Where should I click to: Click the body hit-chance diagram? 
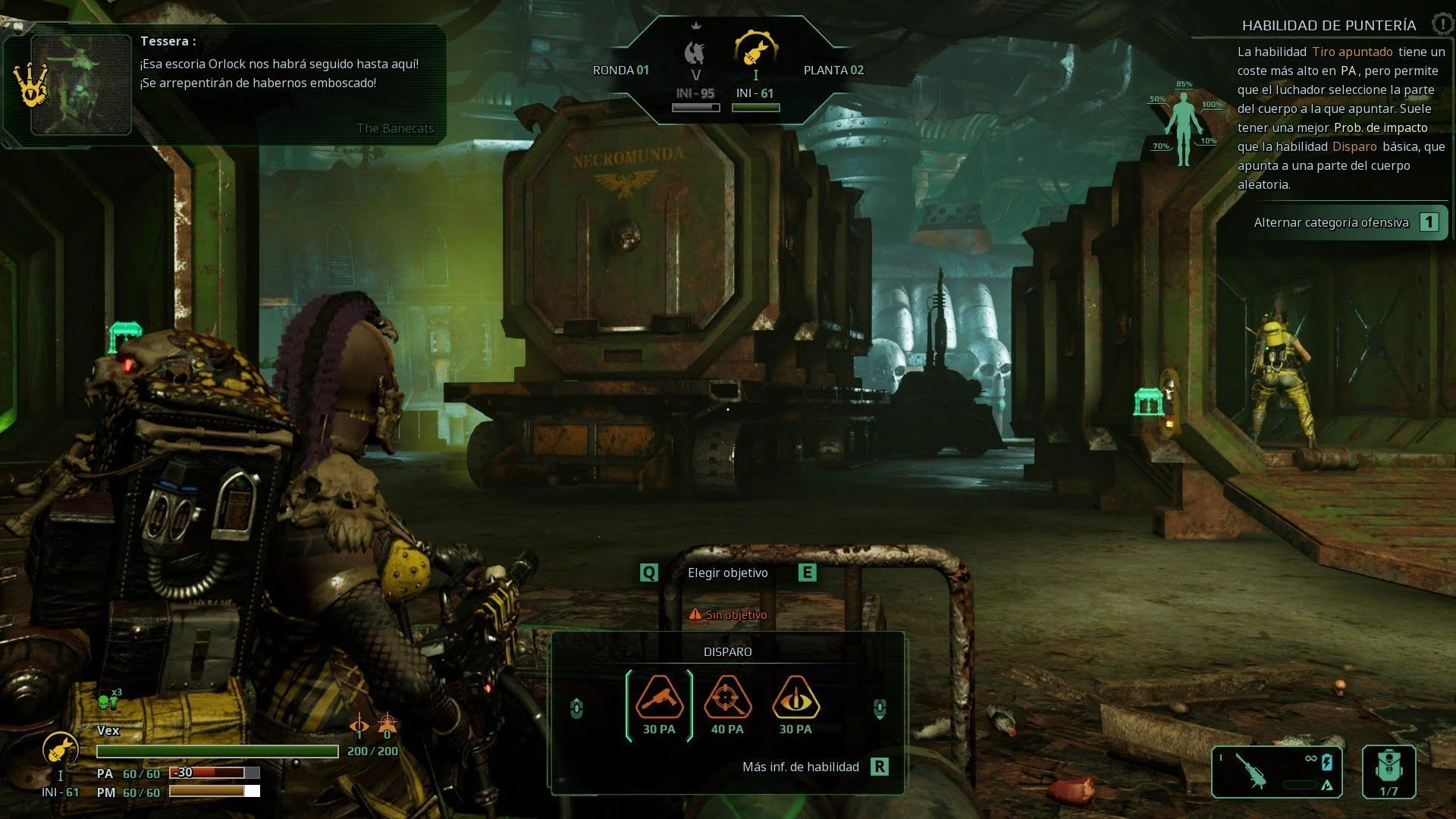tap(1184, 126)
